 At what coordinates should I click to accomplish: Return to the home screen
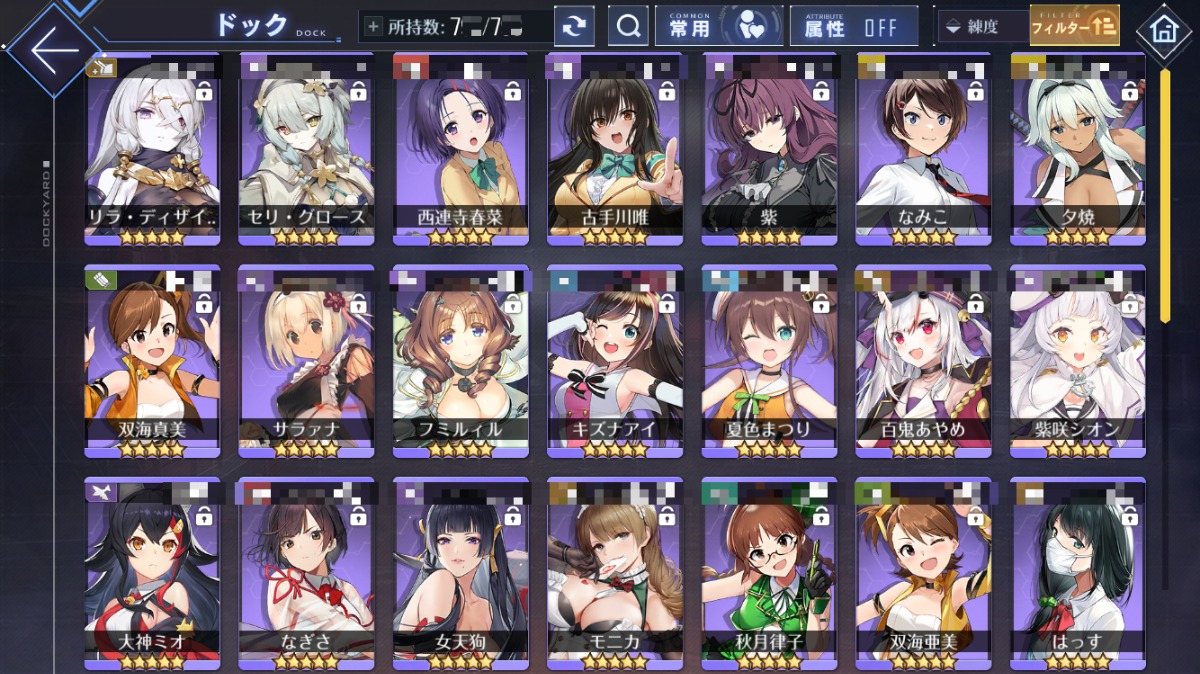(x=1164, y=28)
